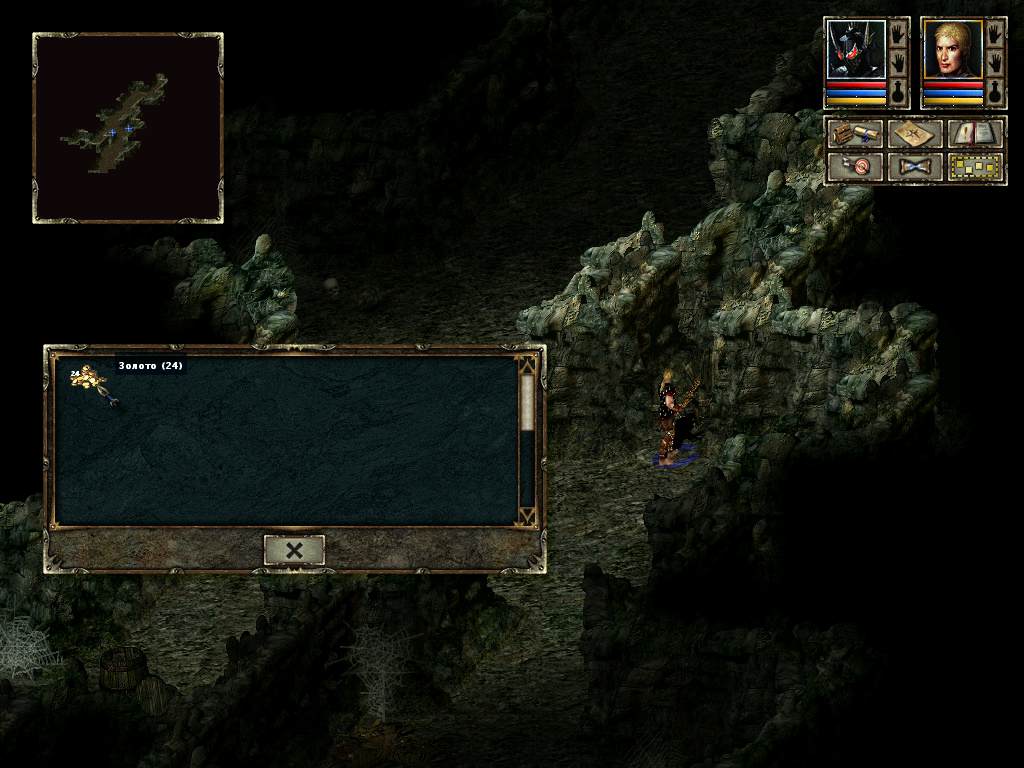Click the hourglass button

(915, 166)
